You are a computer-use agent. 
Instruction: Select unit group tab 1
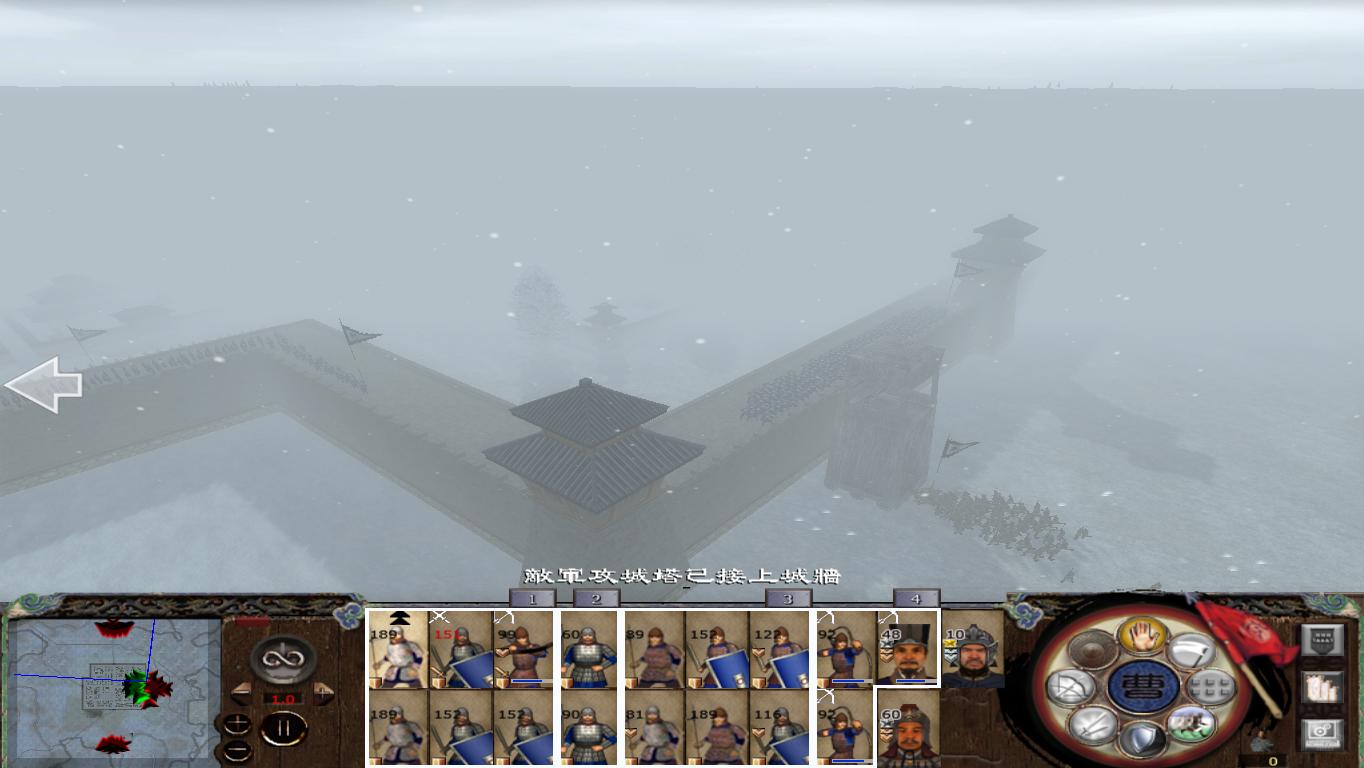pyautogui.click(x=533, y=596)
